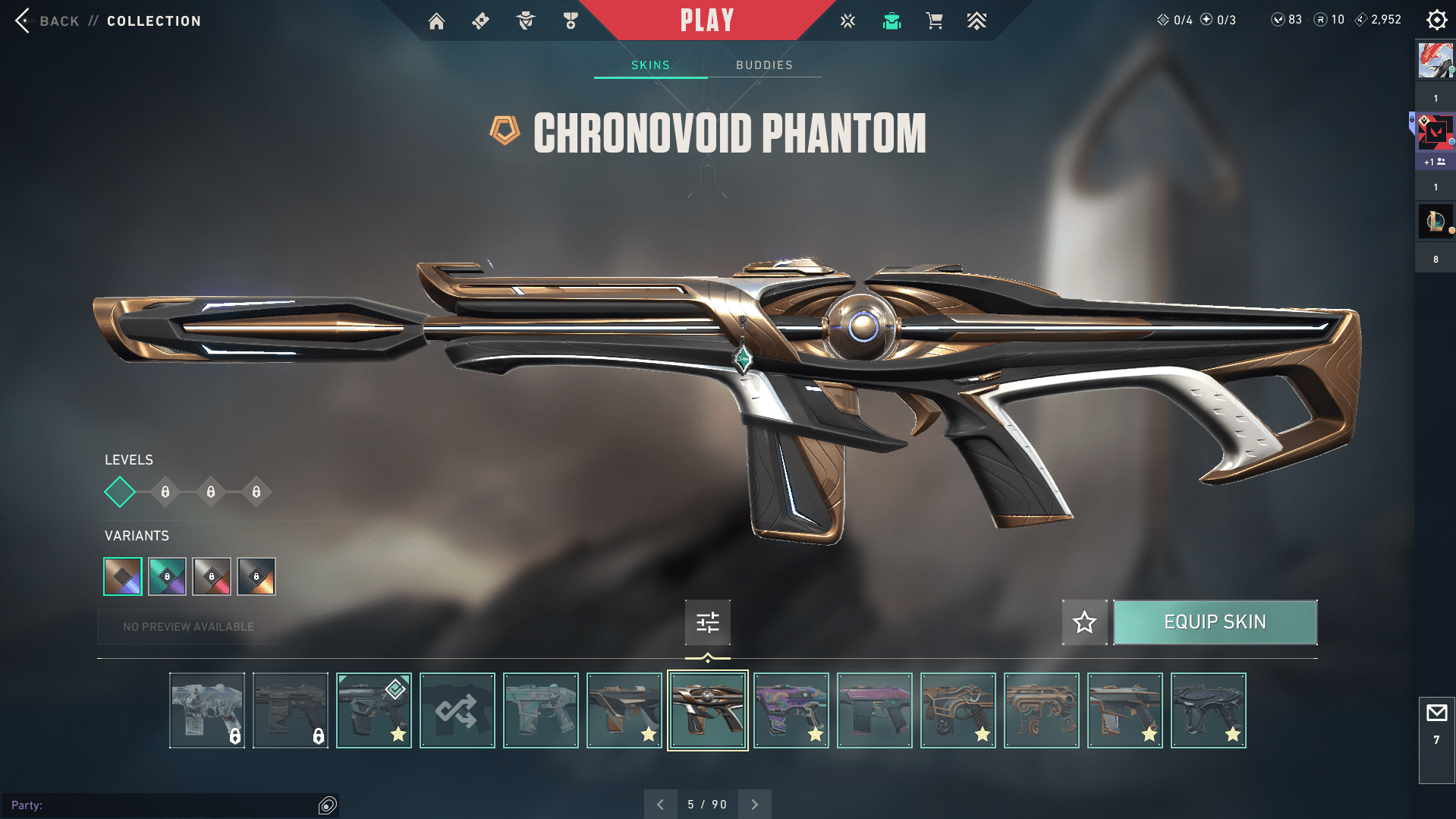Select the Skins tab
The height and width of the screenshot is (819, 1456).
[x=650, y=65]
